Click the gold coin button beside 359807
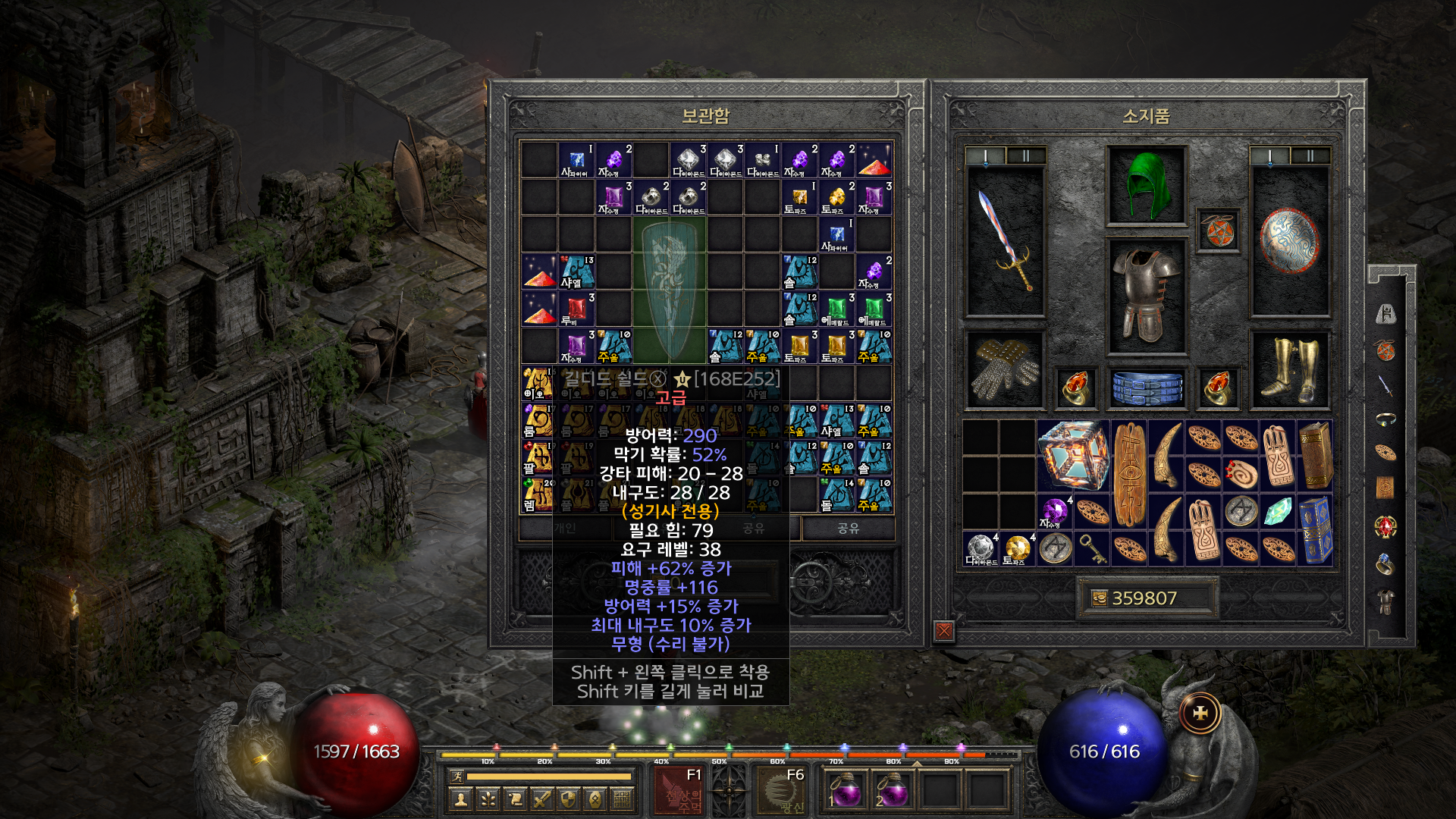The width and height of the screenshot is (1456, 819). [x=1099, y=598]
